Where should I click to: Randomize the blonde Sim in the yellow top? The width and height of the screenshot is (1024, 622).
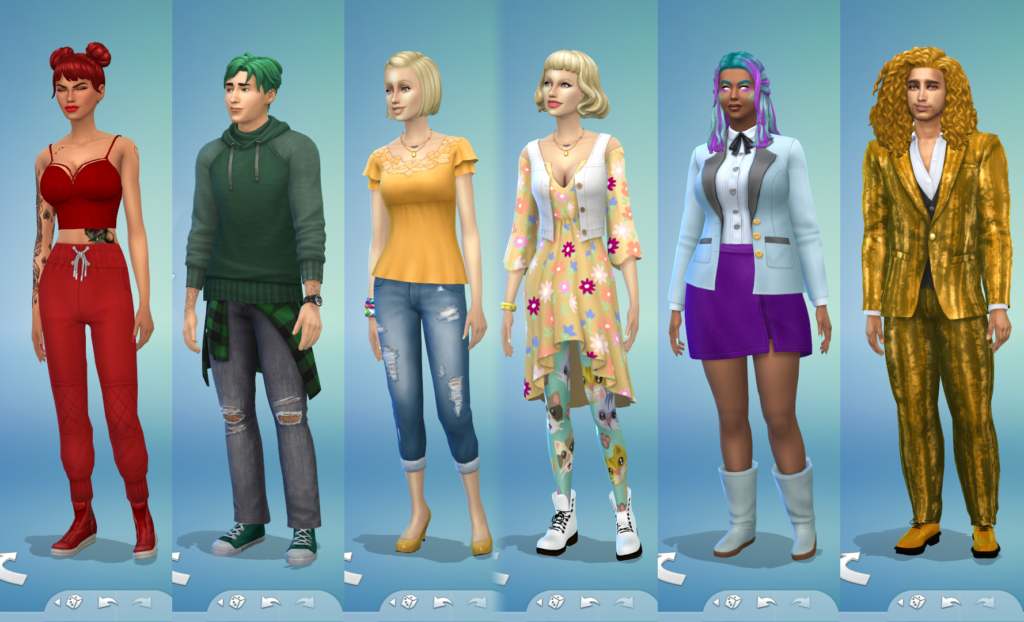coord(411,602)
